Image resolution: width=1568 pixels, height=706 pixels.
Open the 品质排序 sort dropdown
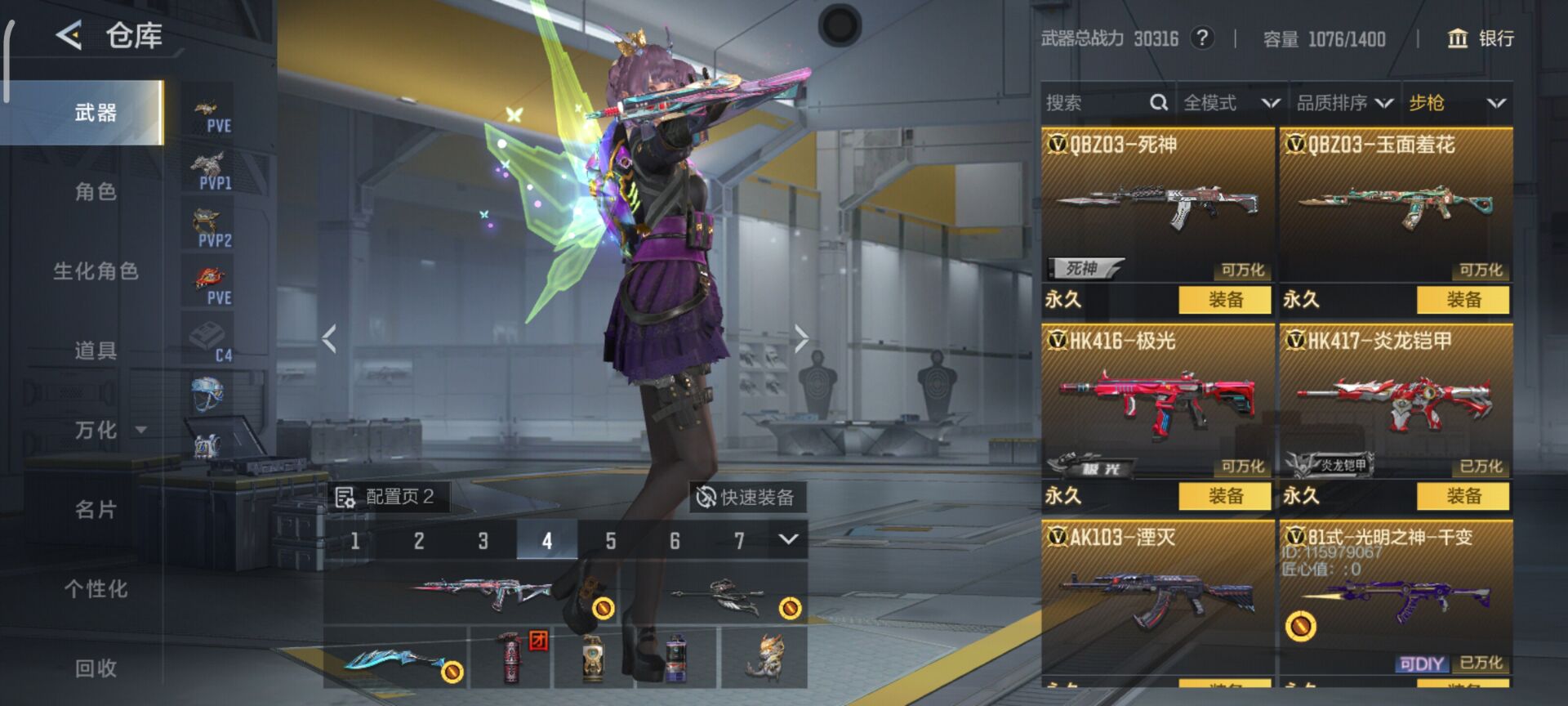click(1344, 103)
